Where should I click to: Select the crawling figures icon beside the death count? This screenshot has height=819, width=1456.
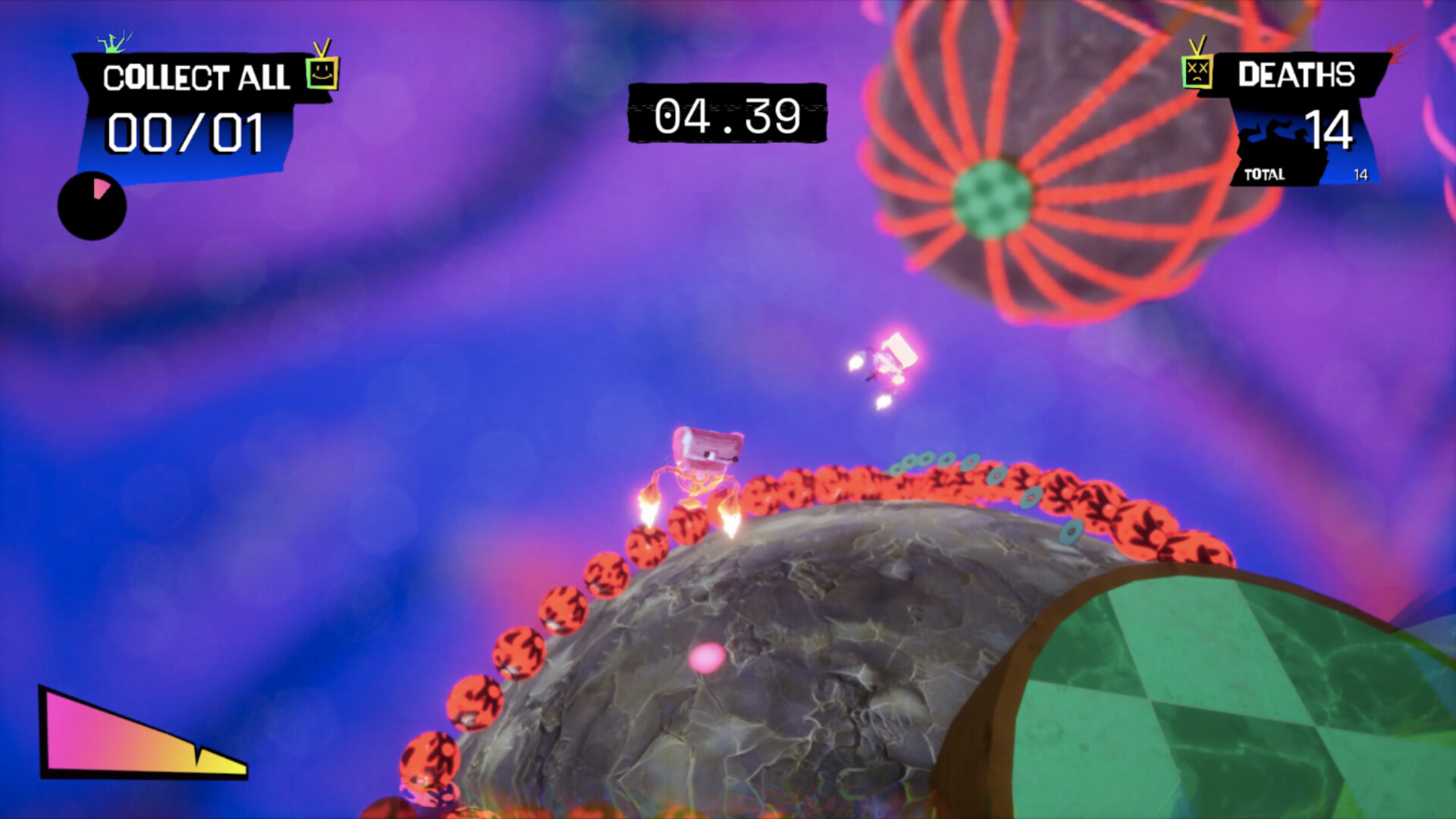pos(1274,130)
